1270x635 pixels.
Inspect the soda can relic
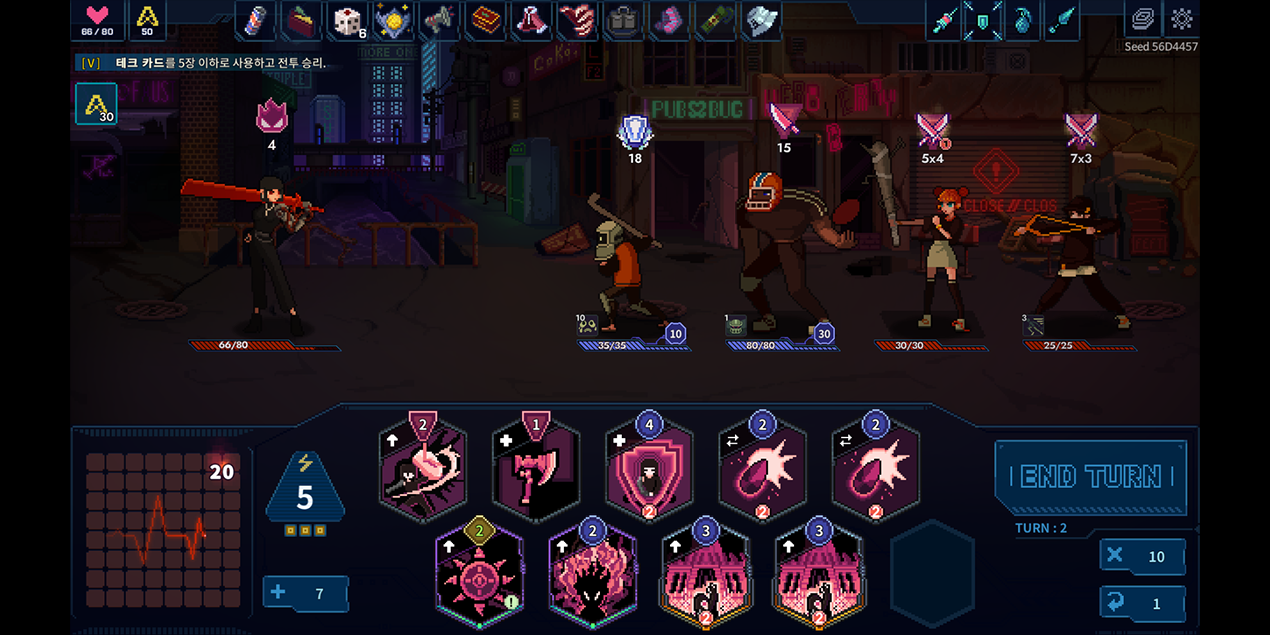click(x=256, y=21)
